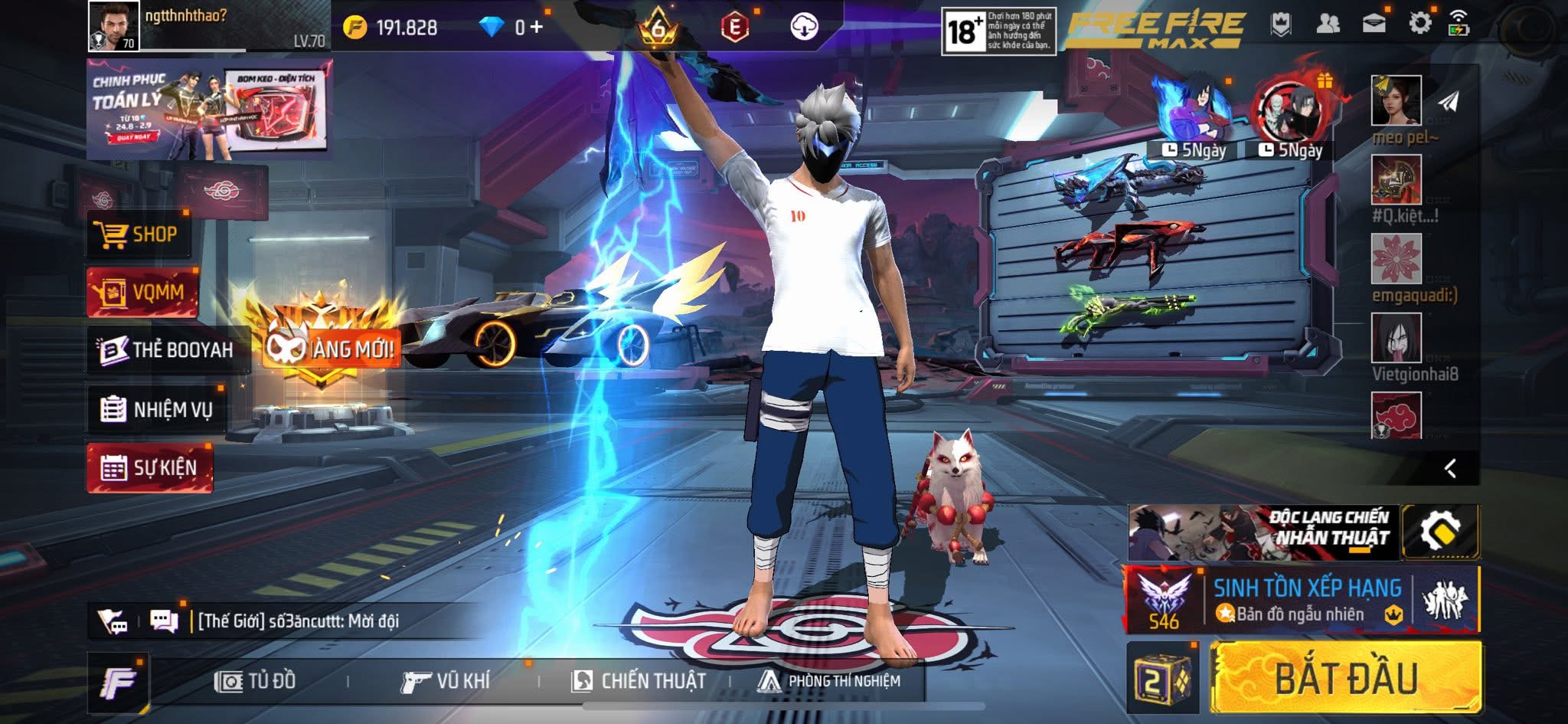Add diamonds with the plus button
This screenshot has width=1568, height=724.
click(x=536, y=28)
